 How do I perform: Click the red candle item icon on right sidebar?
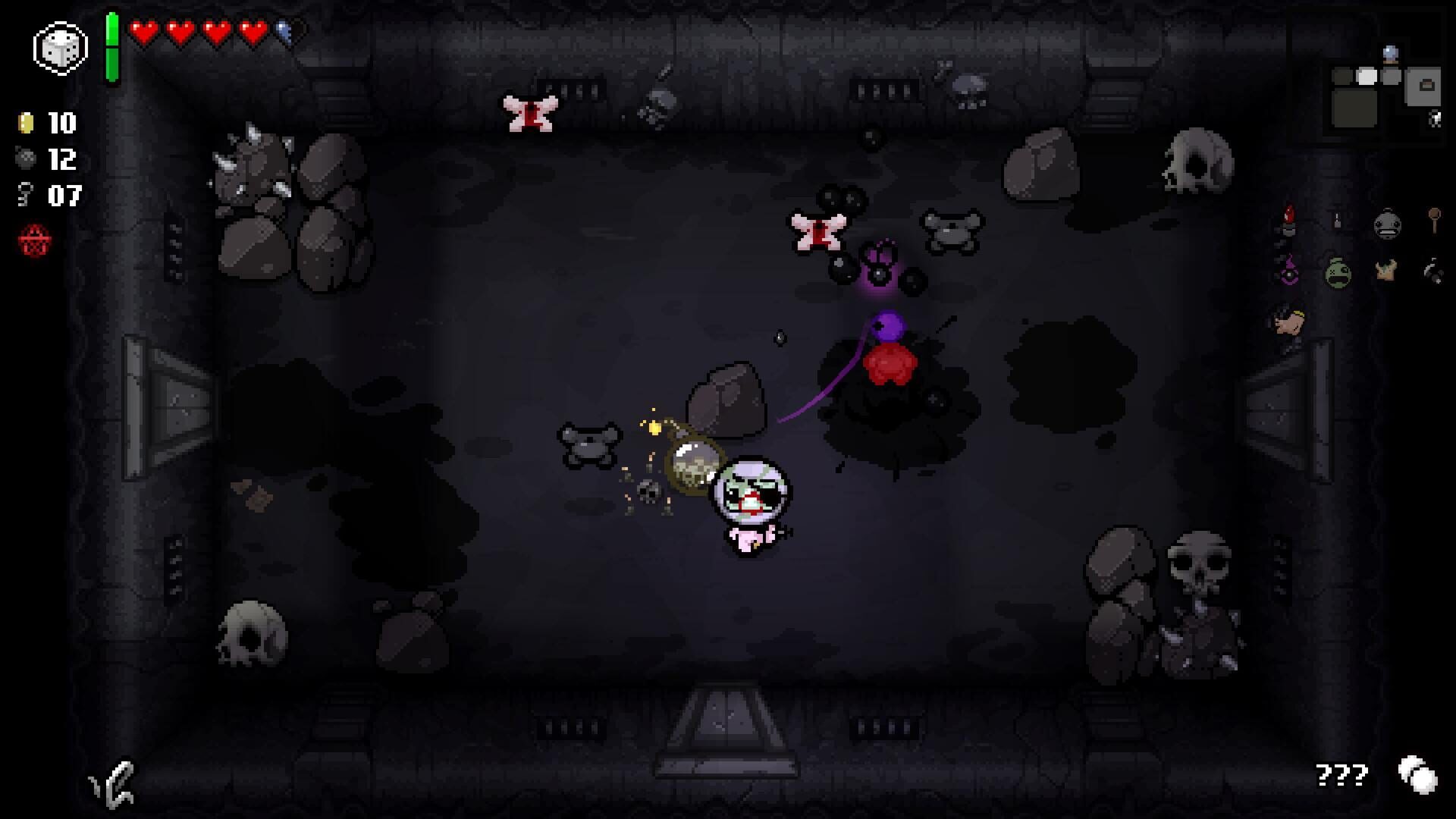point(1289,220)
